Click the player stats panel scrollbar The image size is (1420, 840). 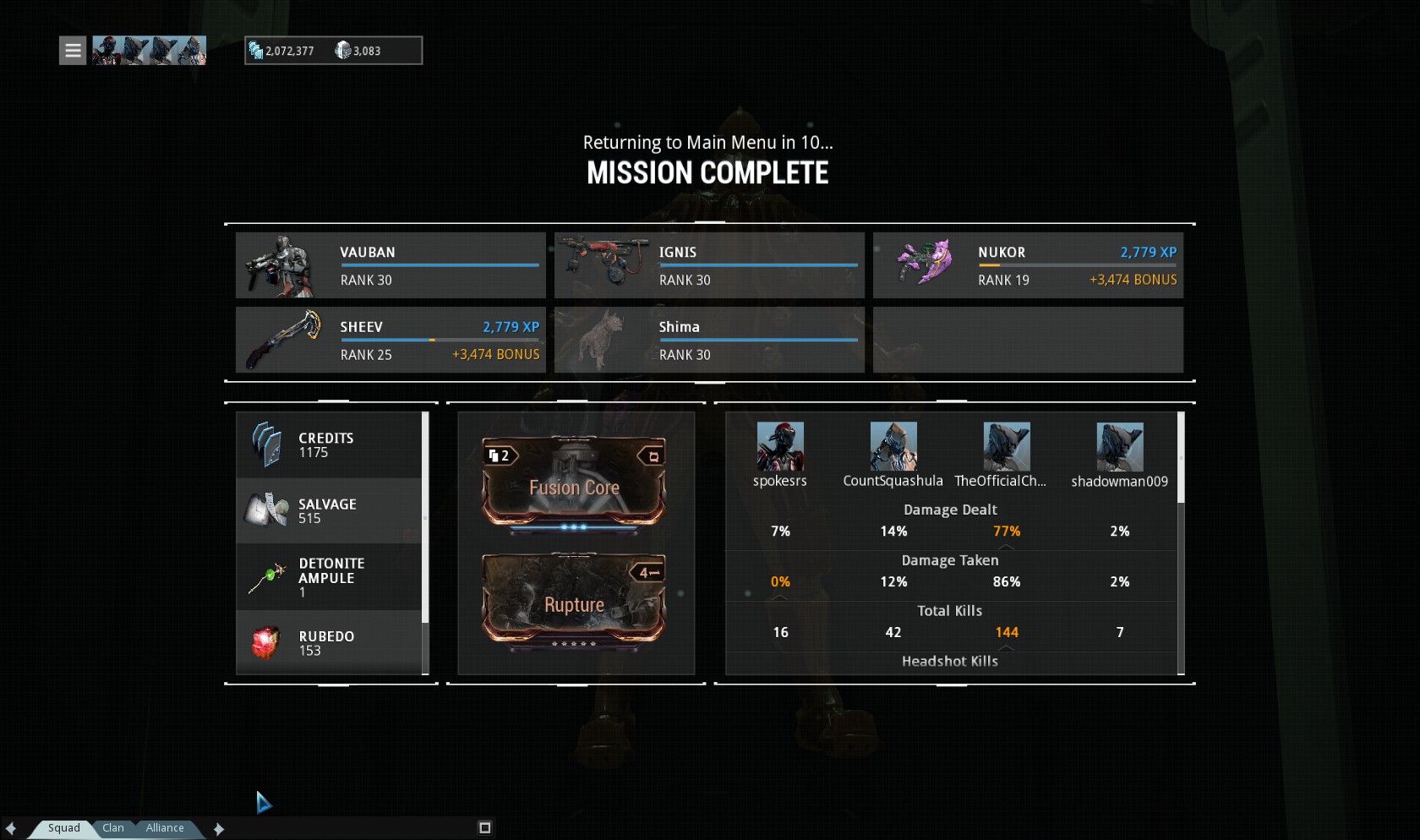click(1181, 458)
